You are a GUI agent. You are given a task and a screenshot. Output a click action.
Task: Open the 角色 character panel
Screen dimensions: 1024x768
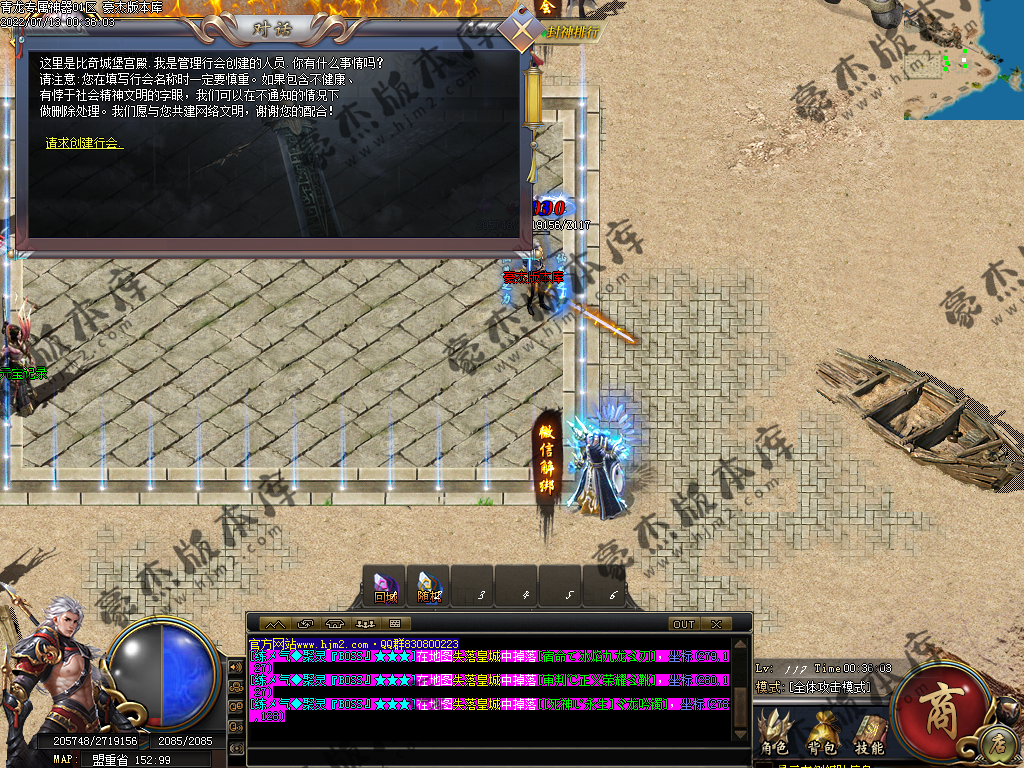tap(773, 733)
